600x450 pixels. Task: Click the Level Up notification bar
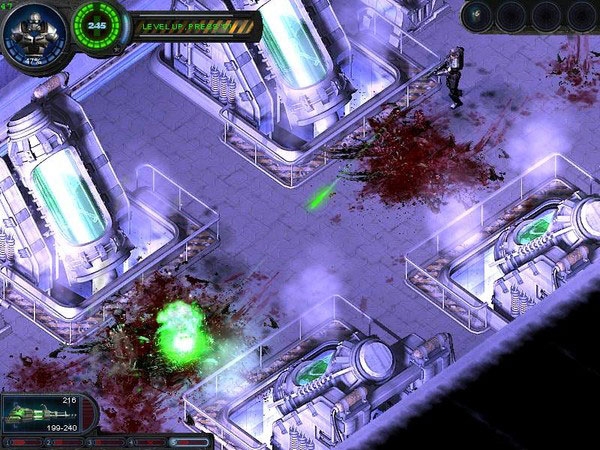198,25
